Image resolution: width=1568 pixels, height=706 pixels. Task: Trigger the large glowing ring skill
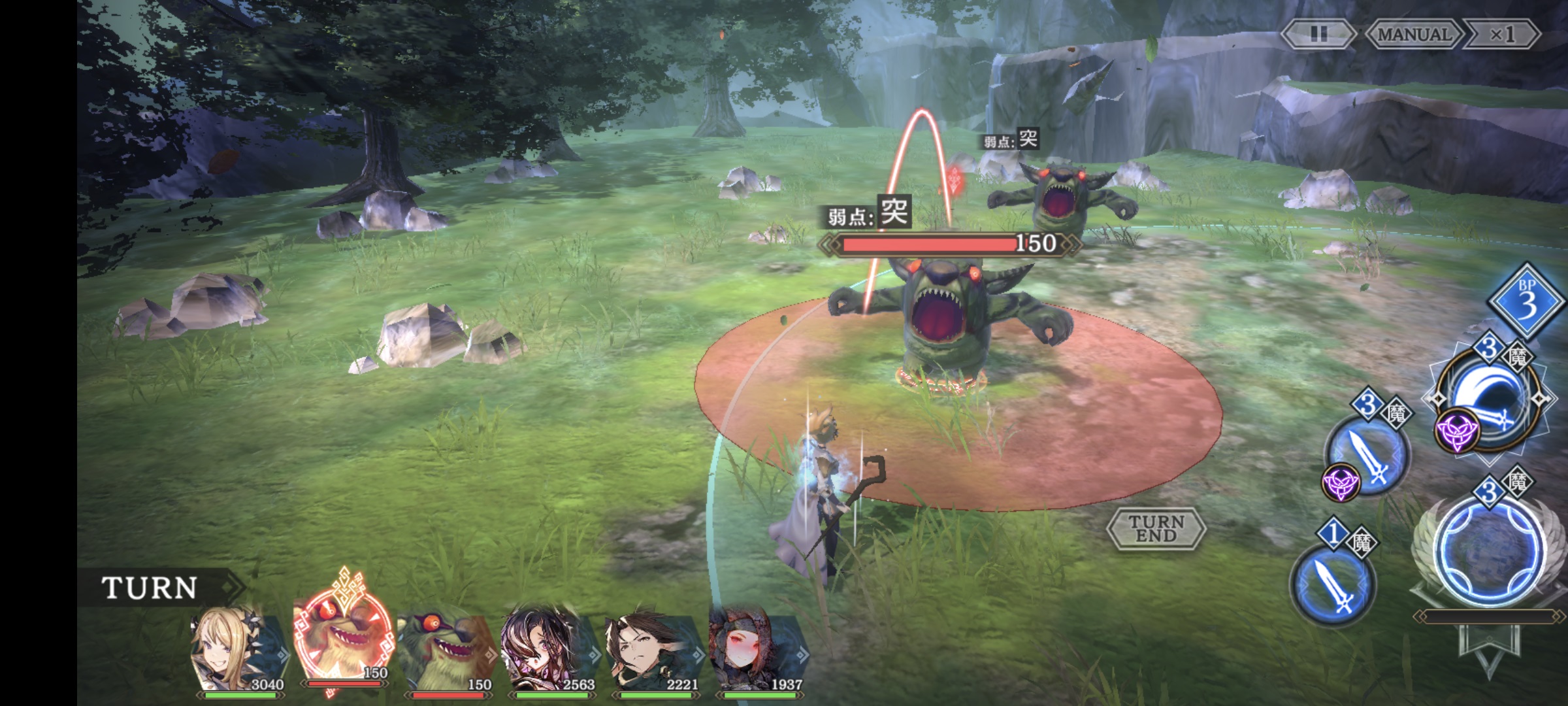pyautogui.click(x=1490, y=552)
